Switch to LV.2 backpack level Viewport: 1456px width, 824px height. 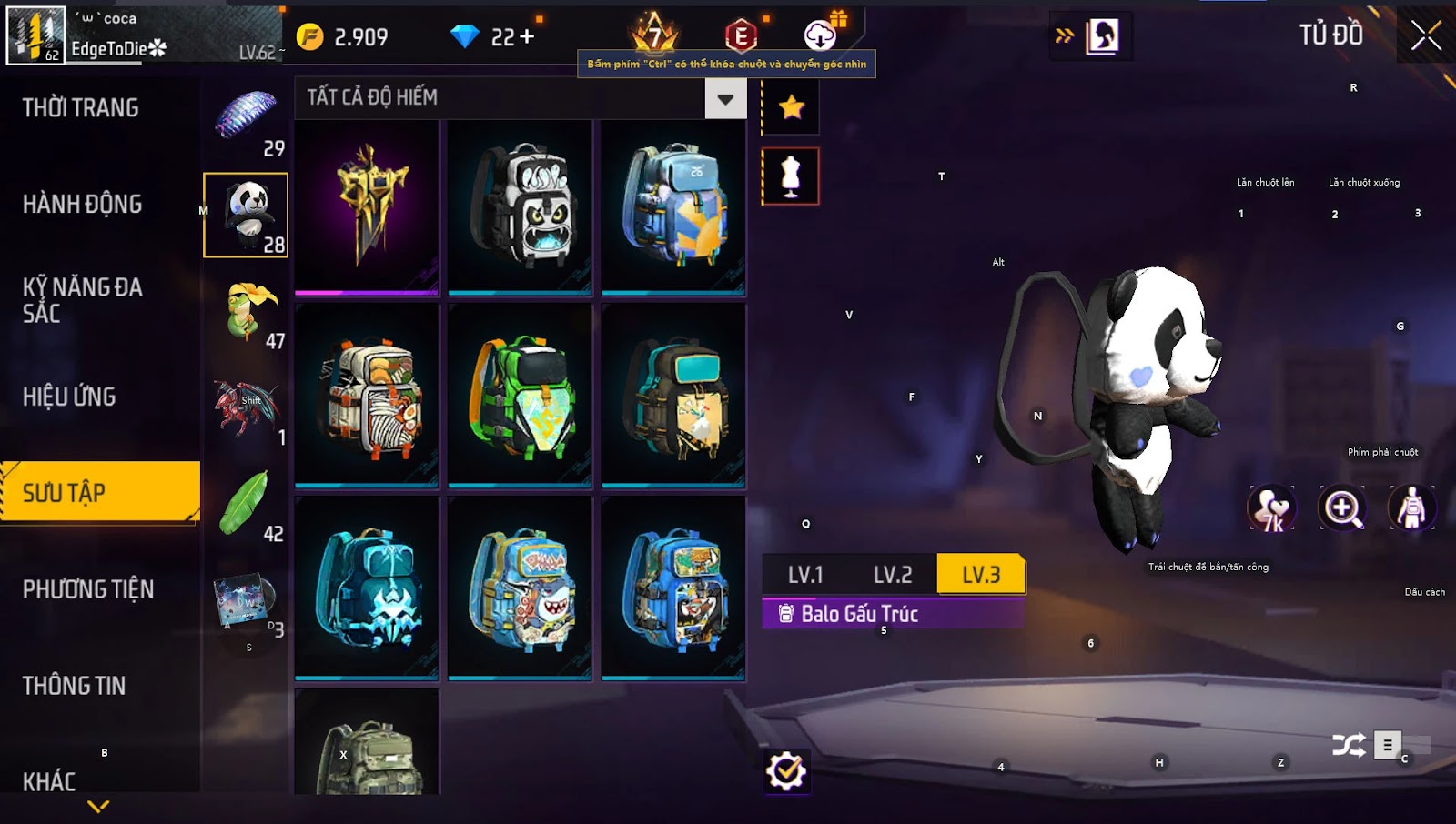click(892, 575)
